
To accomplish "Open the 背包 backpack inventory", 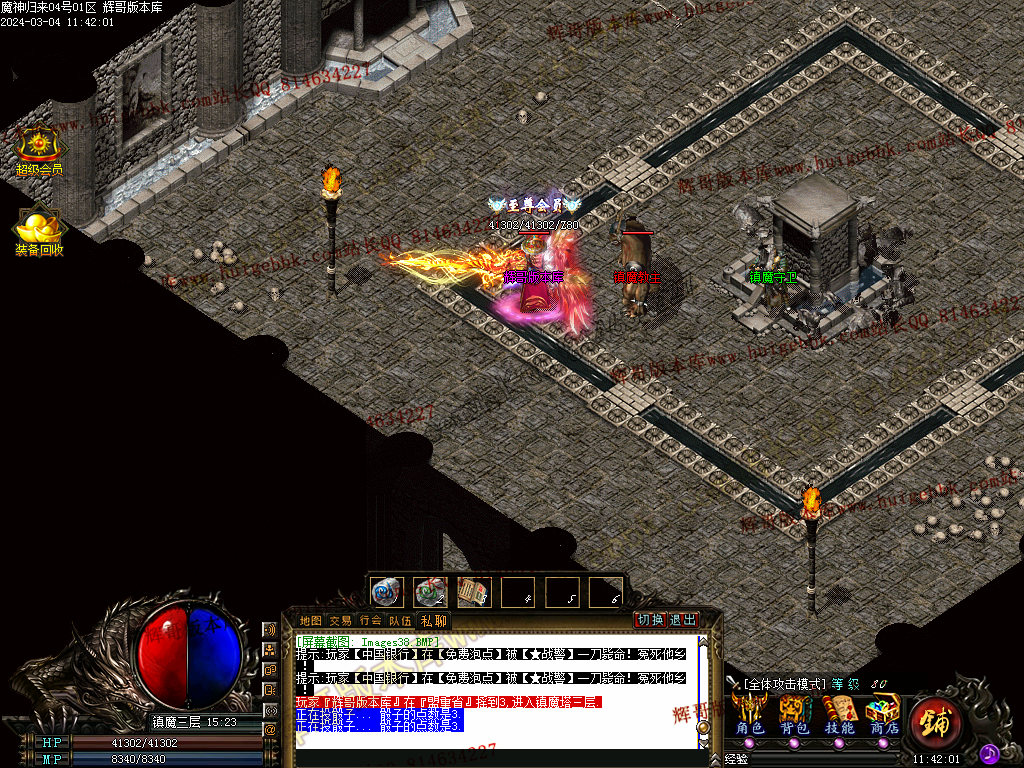I will [795, 712].
